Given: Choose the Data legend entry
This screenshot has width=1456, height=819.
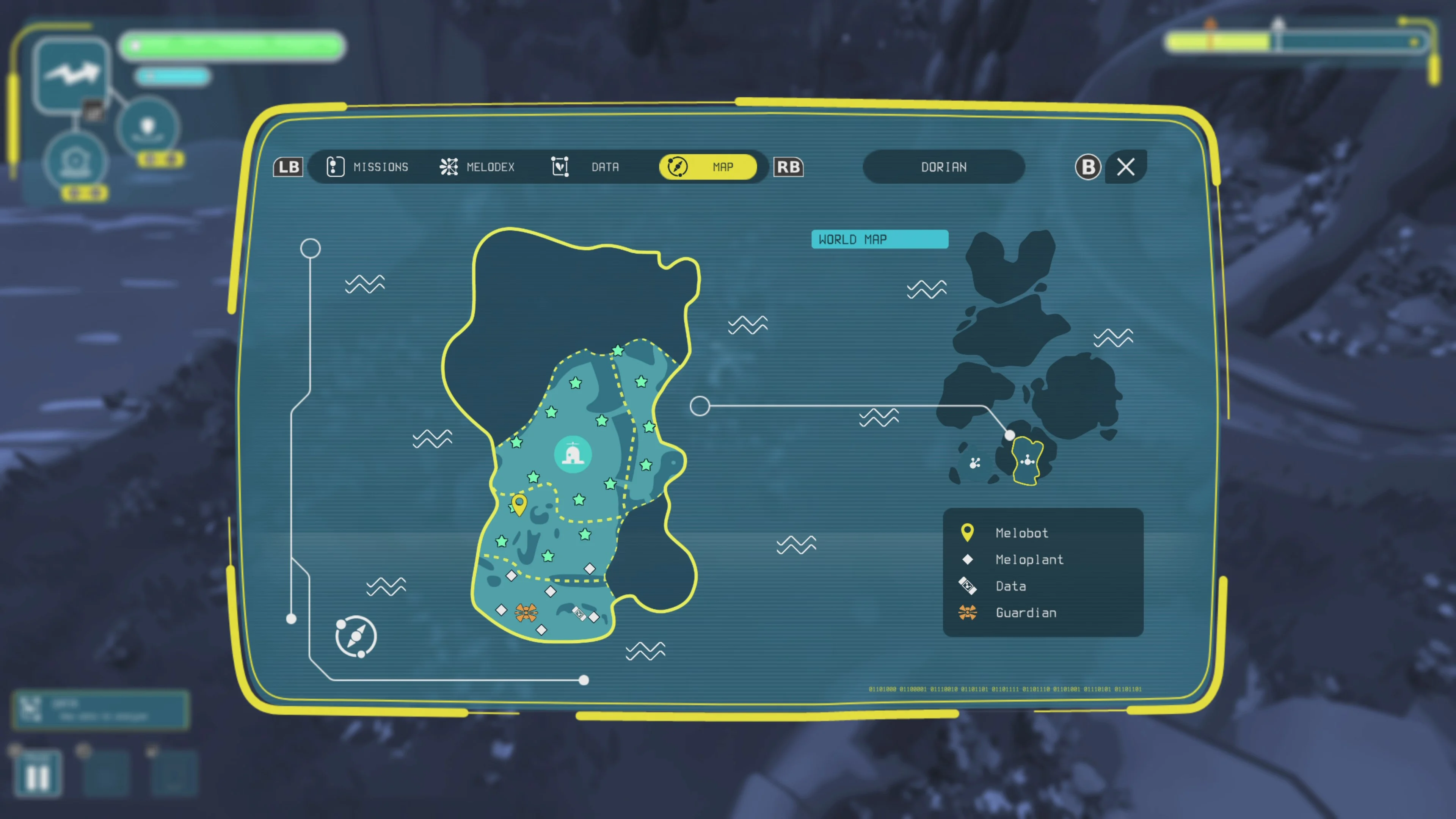Looking at the screenshot, I should [x=1010, y=585].
